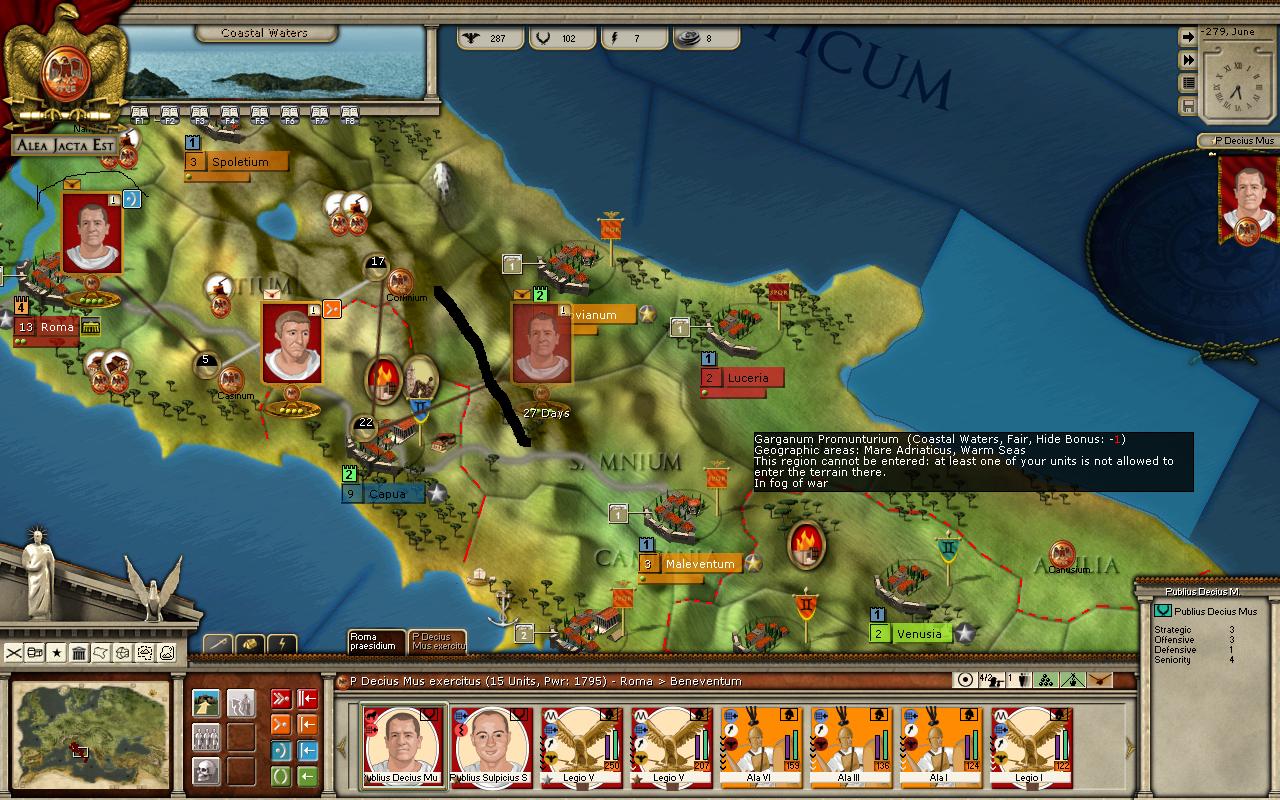Click the fast-forward turn button
Screen dimensions: 1280x800
pos(1189,60)
